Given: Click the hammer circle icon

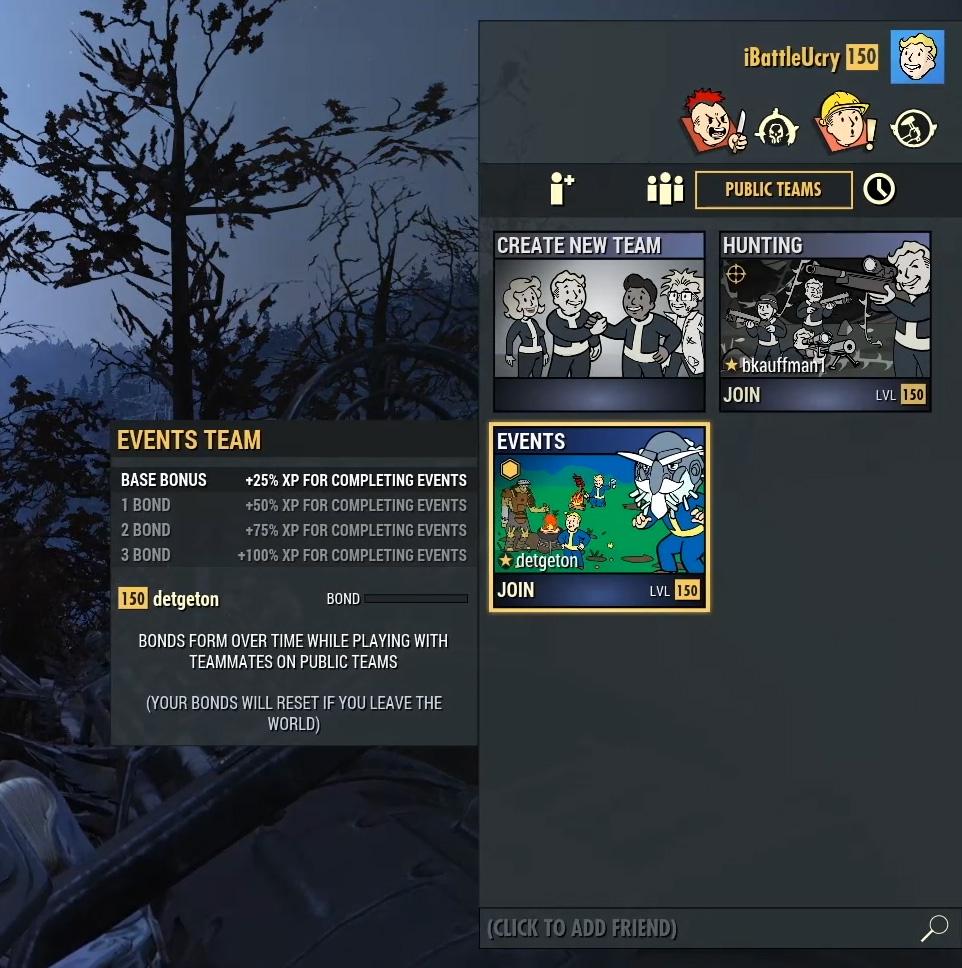Looking at the screenshot, I should (912, 128).
